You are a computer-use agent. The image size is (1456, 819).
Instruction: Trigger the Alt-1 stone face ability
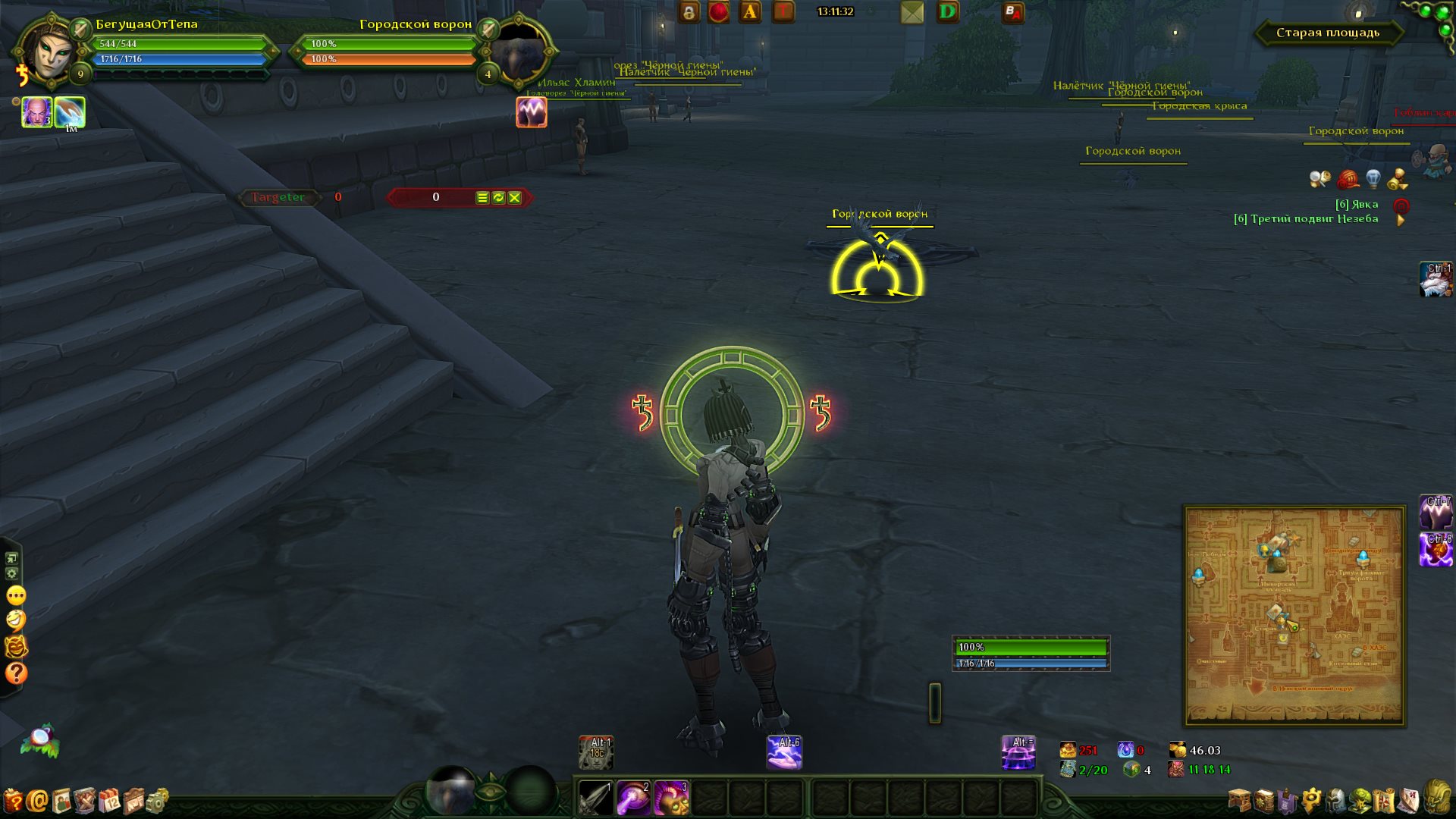coord(596,752)
